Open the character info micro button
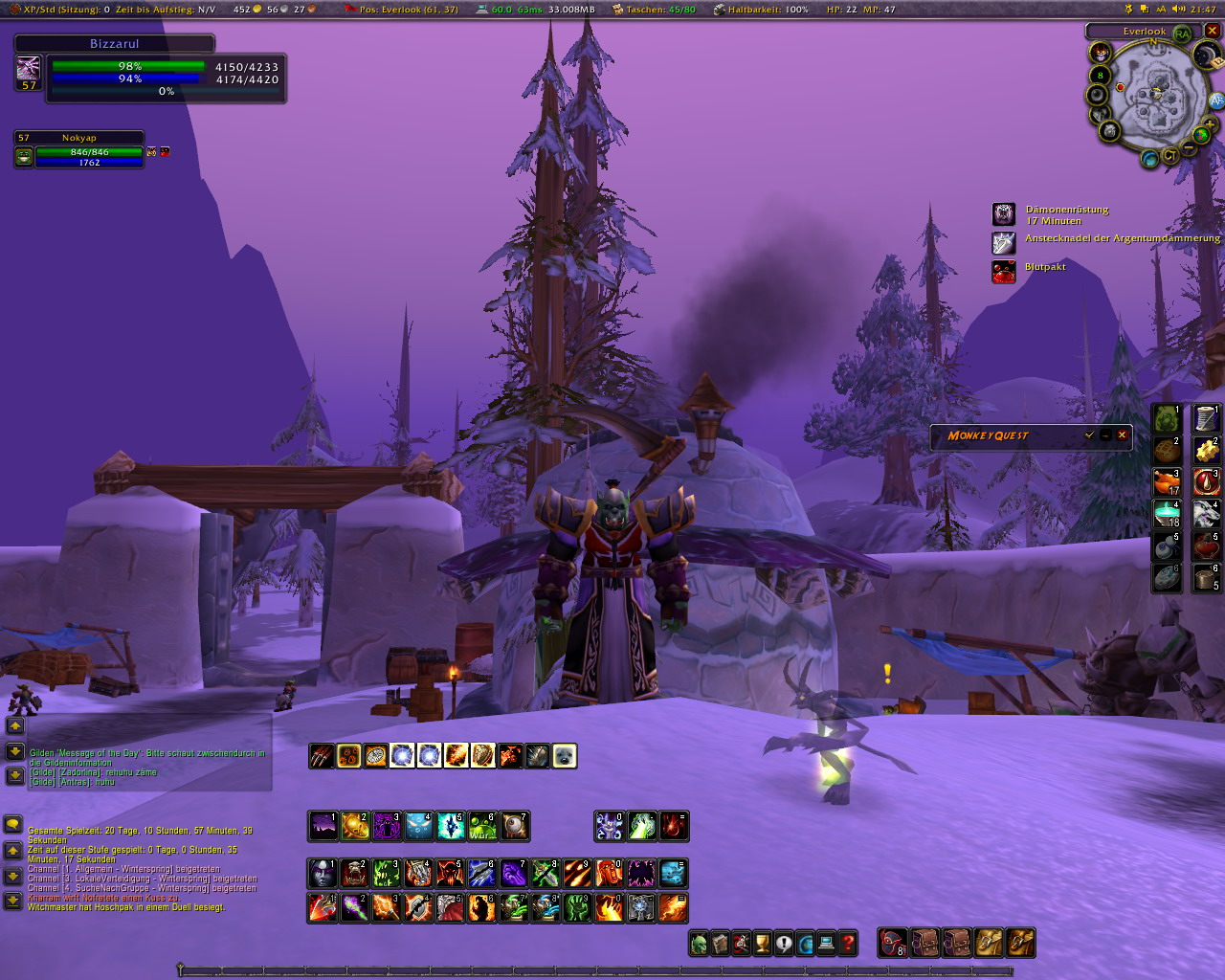Image resolution: width=1225 pixels, height=980 pixels. click(700, 945)
